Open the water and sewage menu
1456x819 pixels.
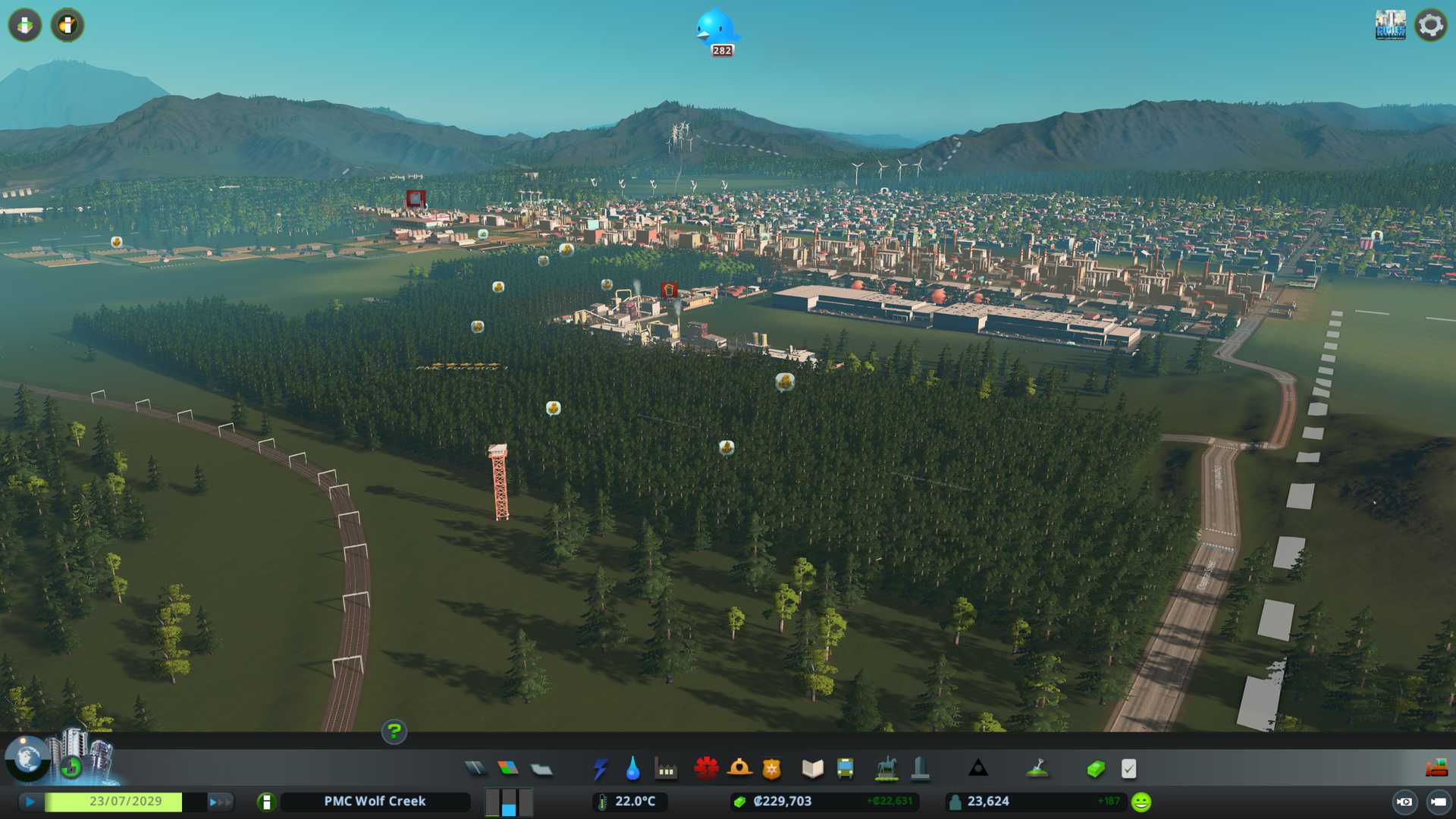click(x=633, y=769)
